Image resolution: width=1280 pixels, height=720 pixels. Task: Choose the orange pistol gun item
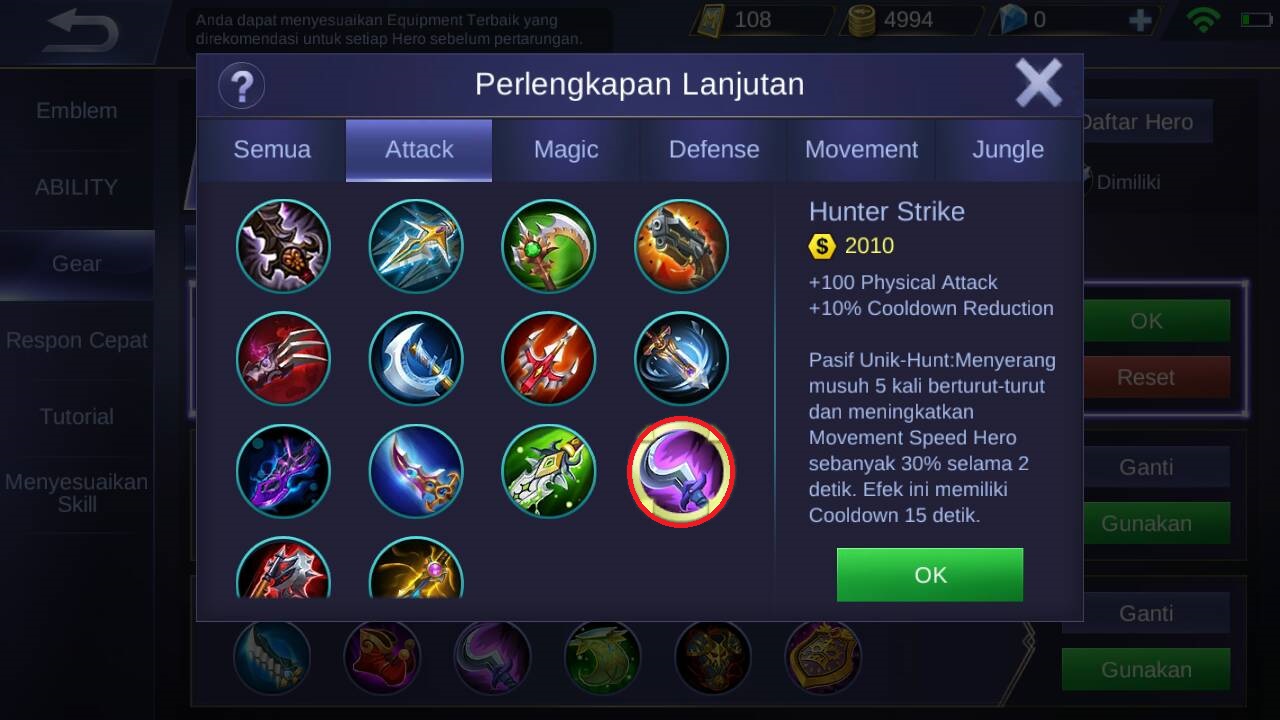(682, 246)
